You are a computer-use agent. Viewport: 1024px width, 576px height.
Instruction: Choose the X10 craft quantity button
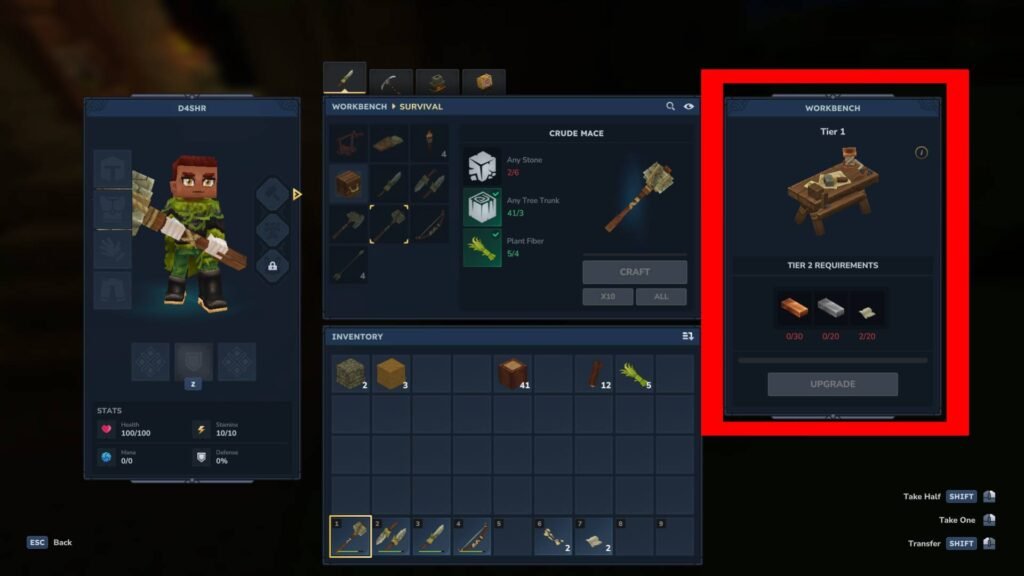tap(608, 297)
